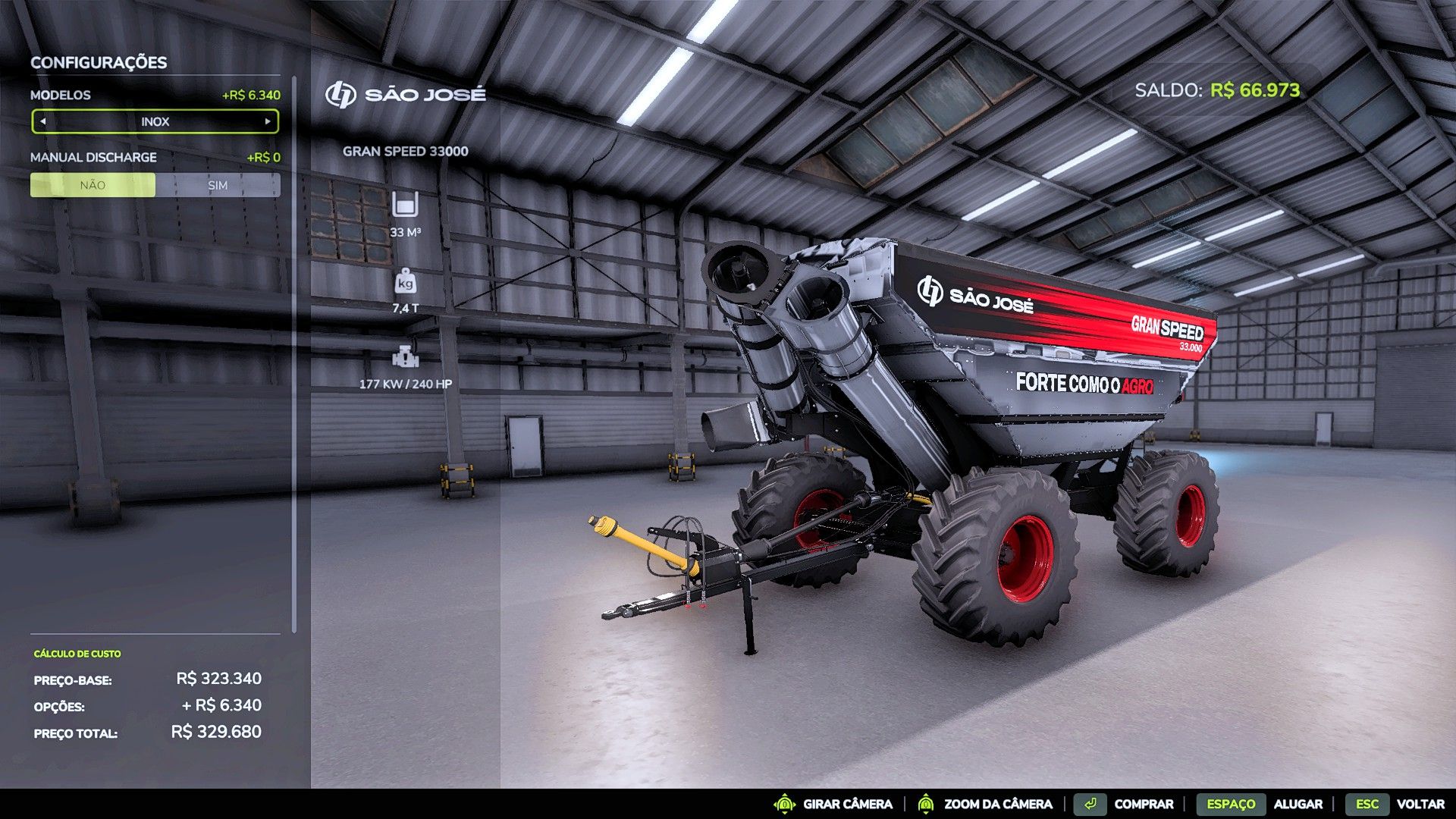
Task: Click the Configurações heading
Action: tap(97, 63)
